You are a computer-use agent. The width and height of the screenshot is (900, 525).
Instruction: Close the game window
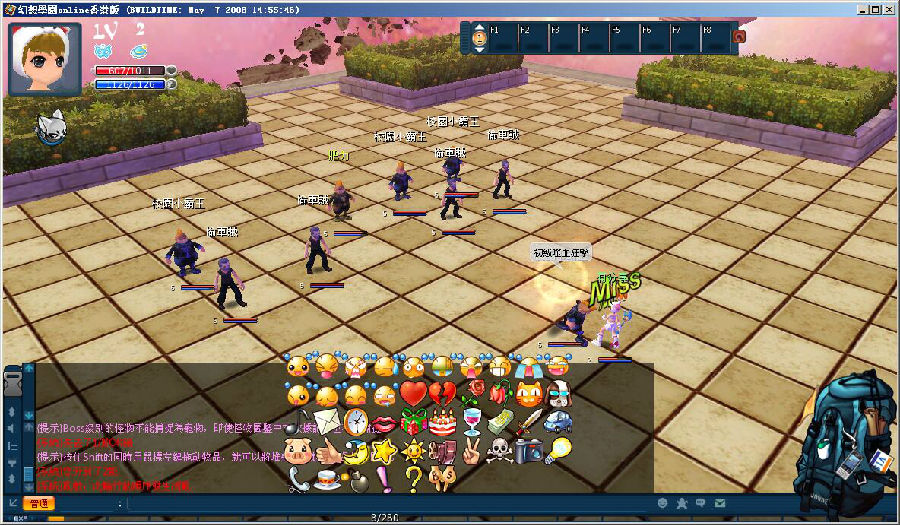887,7
